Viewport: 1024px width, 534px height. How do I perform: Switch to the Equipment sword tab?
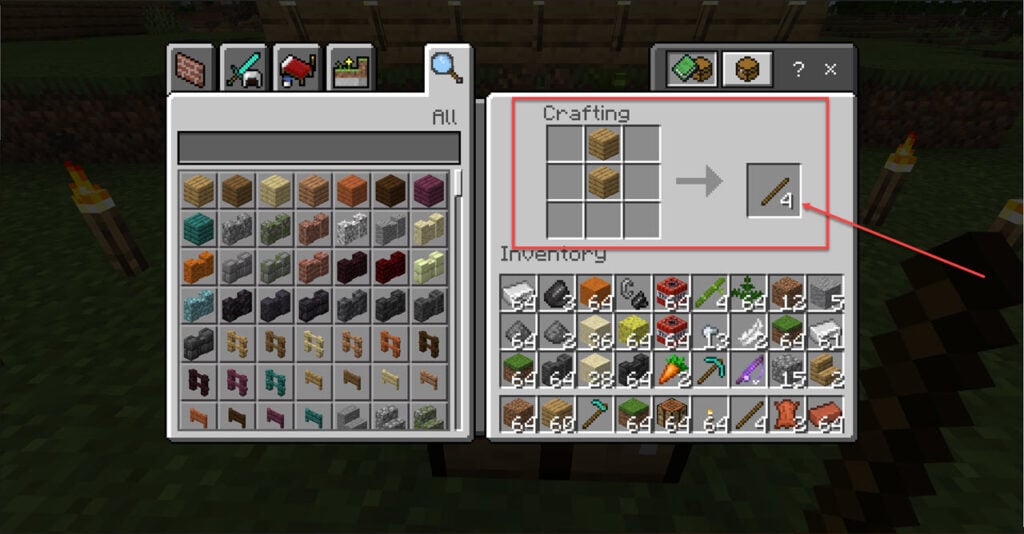244,68
